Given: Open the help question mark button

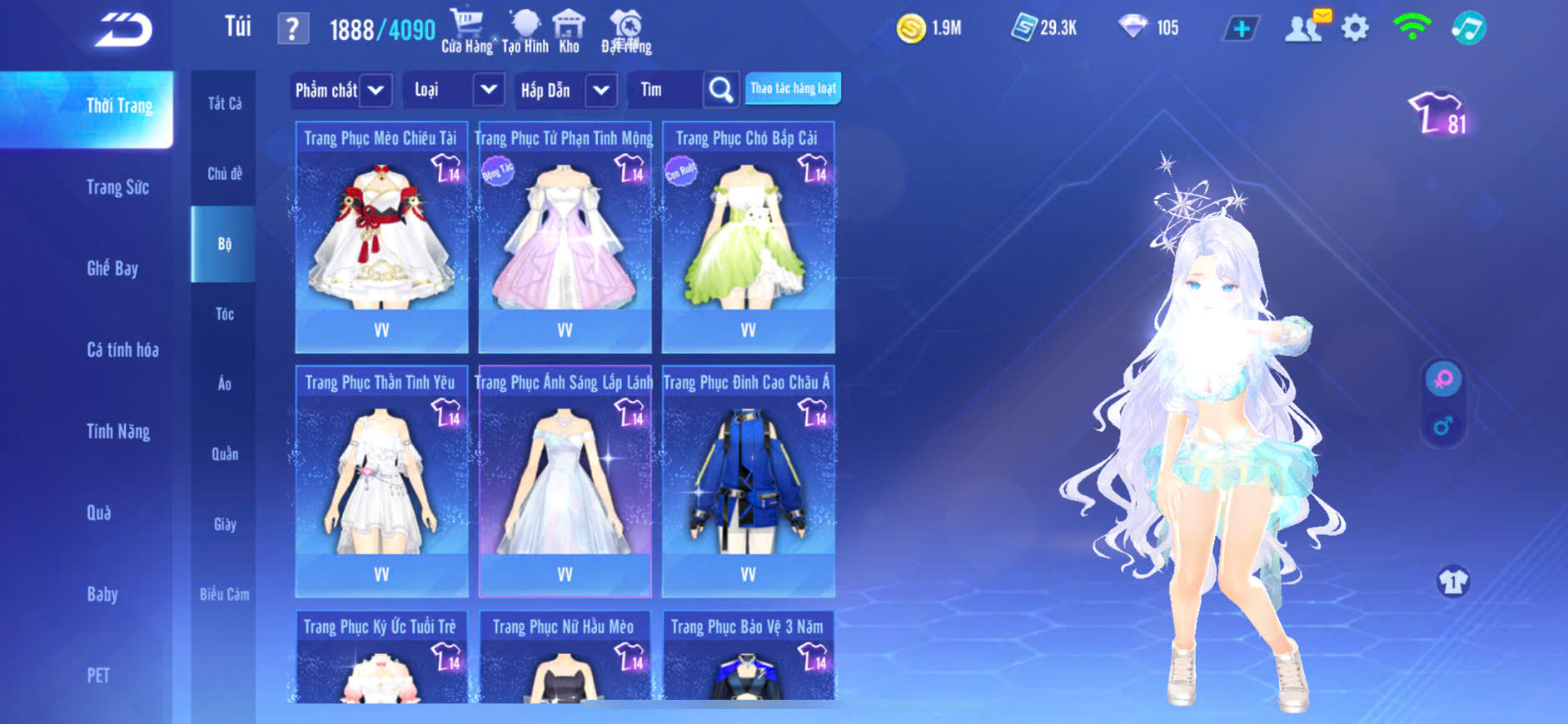Looking at the screenshot, I should (292, 29).
